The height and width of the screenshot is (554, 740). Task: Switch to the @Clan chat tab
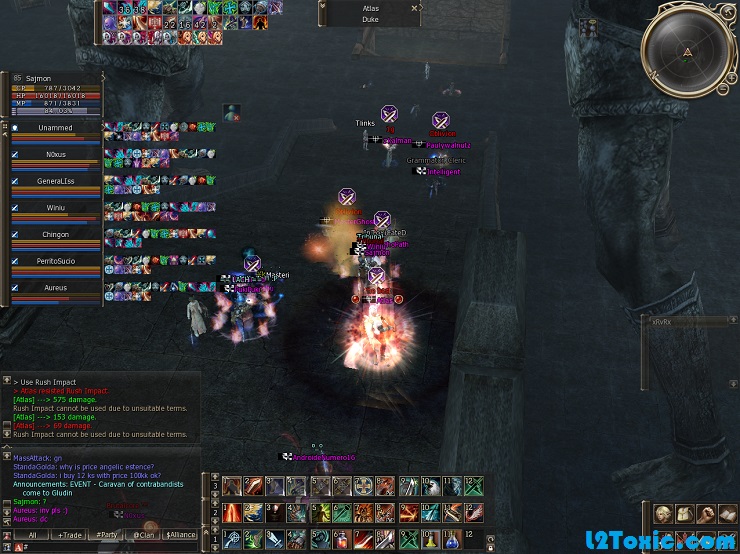(x=144, y=535)
